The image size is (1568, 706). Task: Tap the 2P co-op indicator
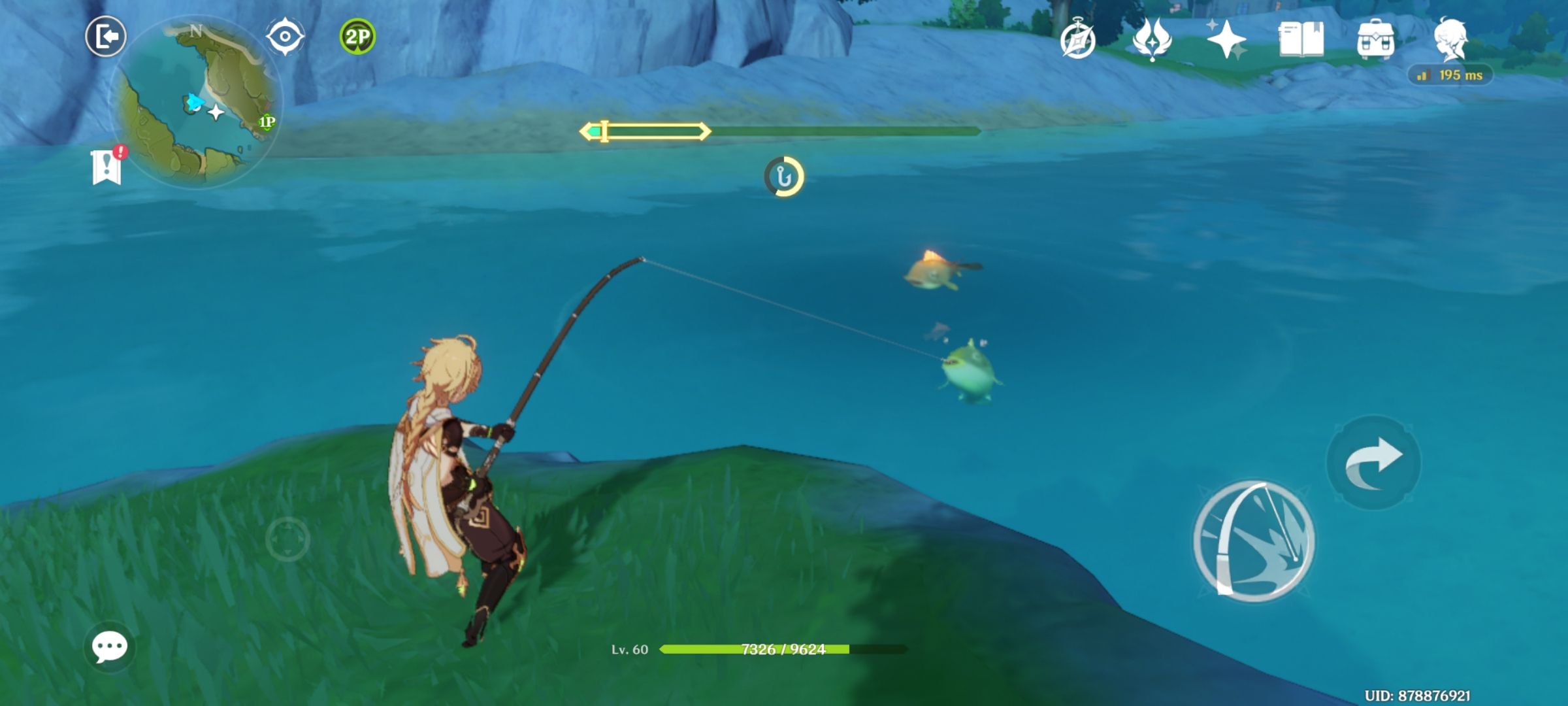click(x=356, y=37)
